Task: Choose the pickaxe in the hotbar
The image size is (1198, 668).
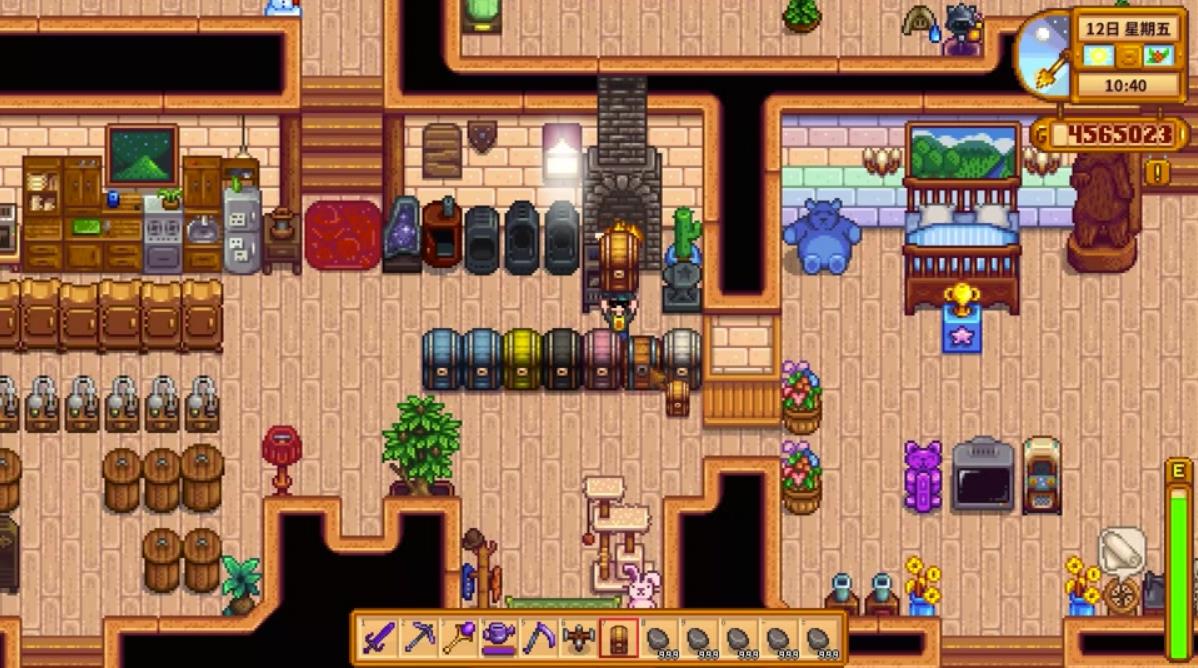Action: pyautogui.click(x=419, y=637)
